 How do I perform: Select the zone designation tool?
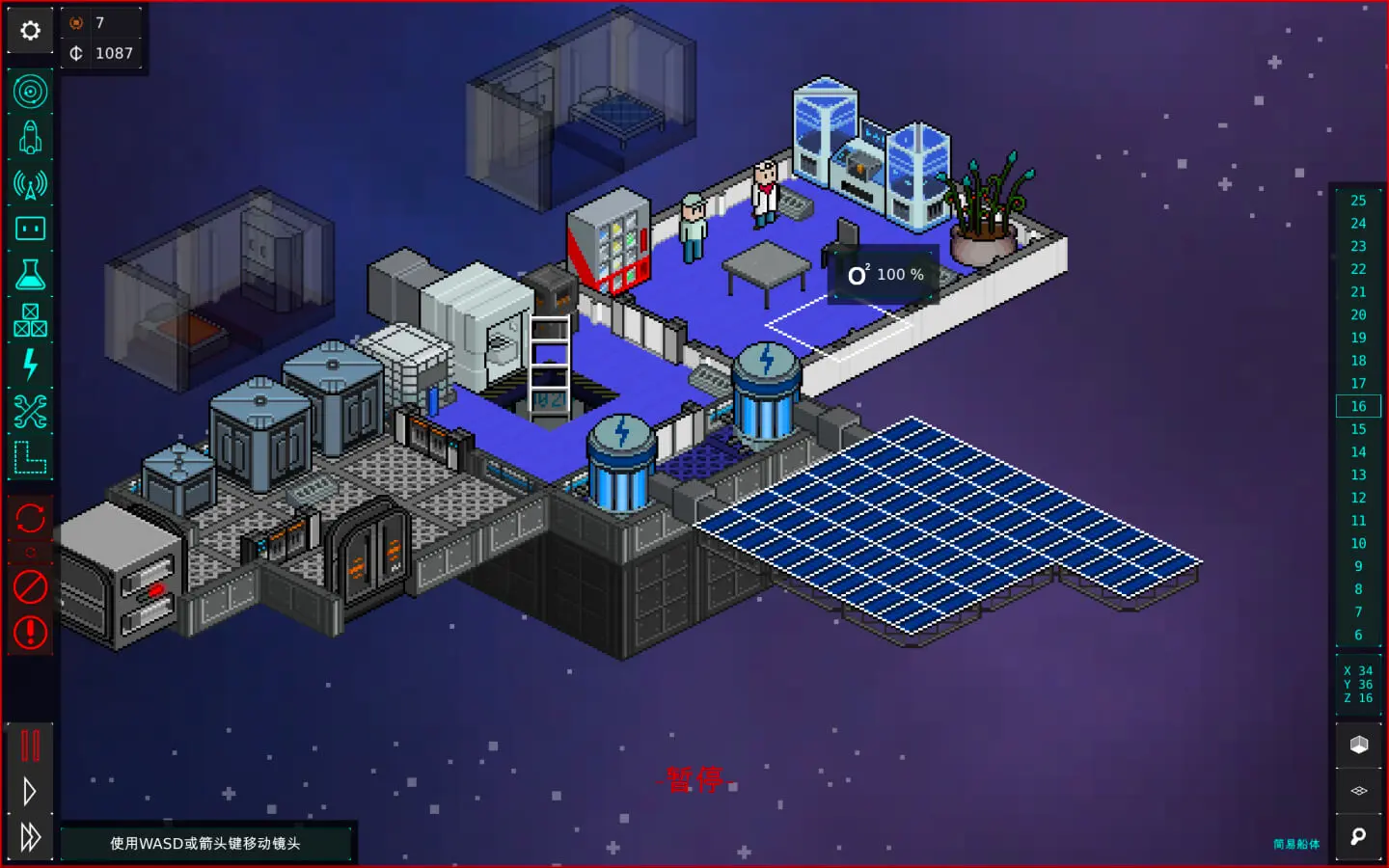(x=30, y=455)
